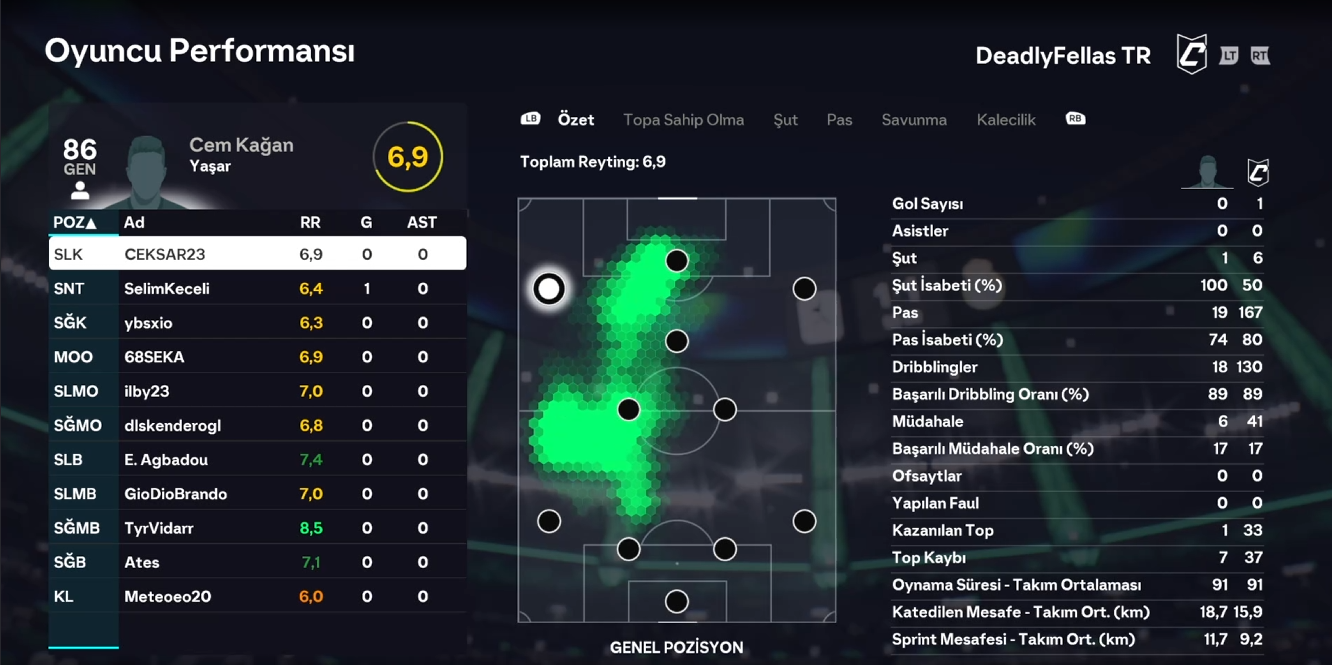Open the Topa Sahip Olma tab

point(683,120)
